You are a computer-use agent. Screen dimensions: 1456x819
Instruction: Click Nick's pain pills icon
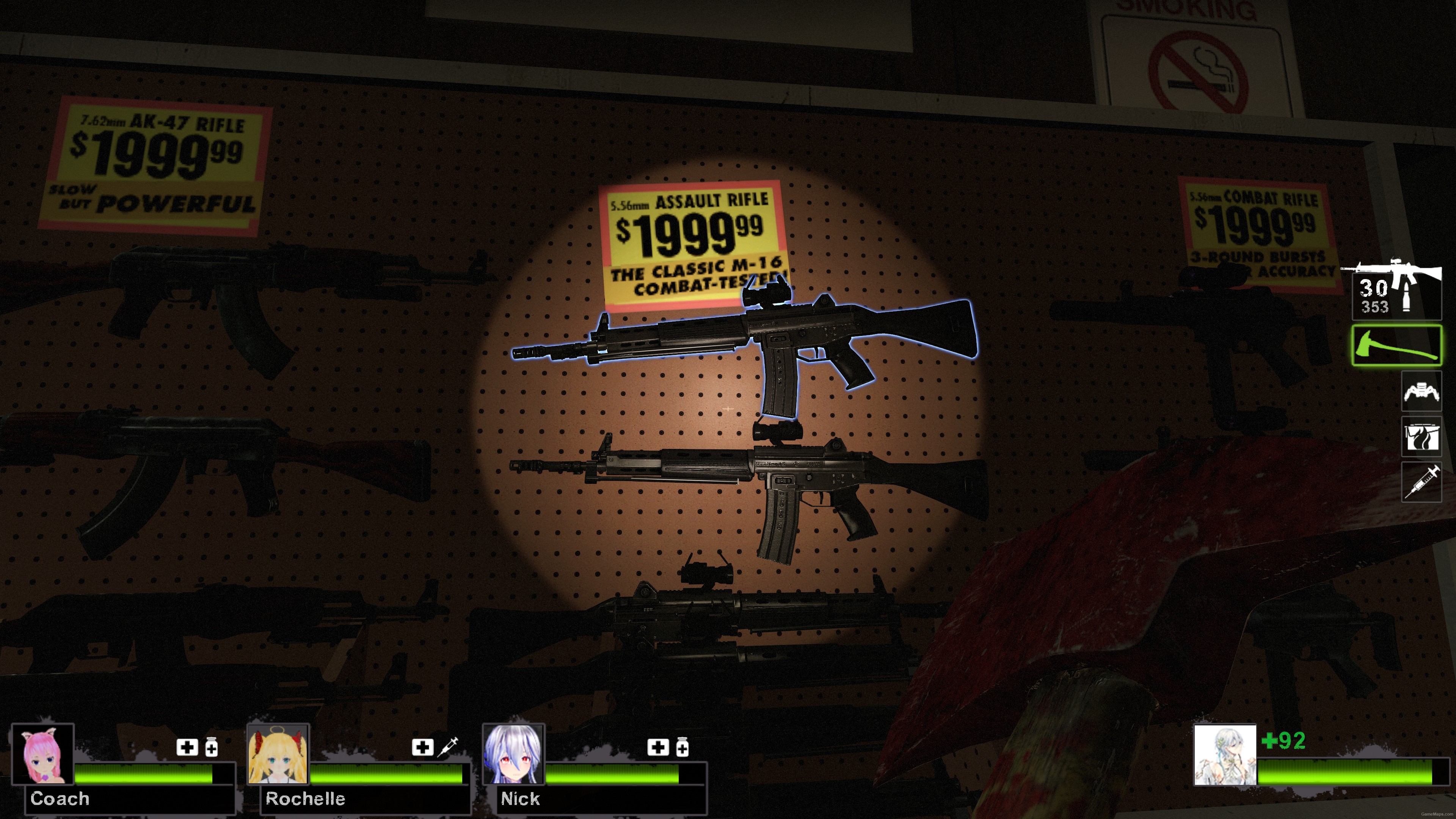tap(682, 747)
